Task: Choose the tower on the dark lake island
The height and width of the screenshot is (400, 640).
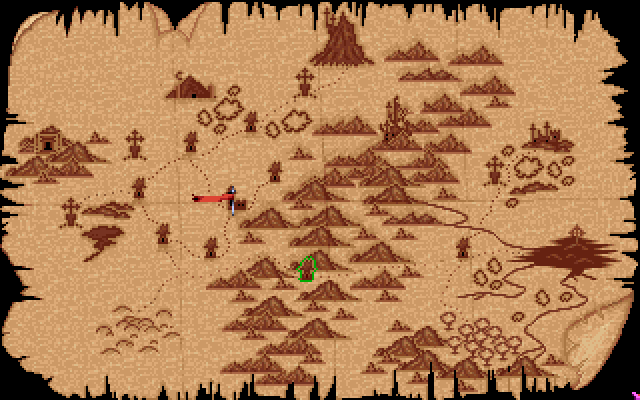Action: point(575,241)
